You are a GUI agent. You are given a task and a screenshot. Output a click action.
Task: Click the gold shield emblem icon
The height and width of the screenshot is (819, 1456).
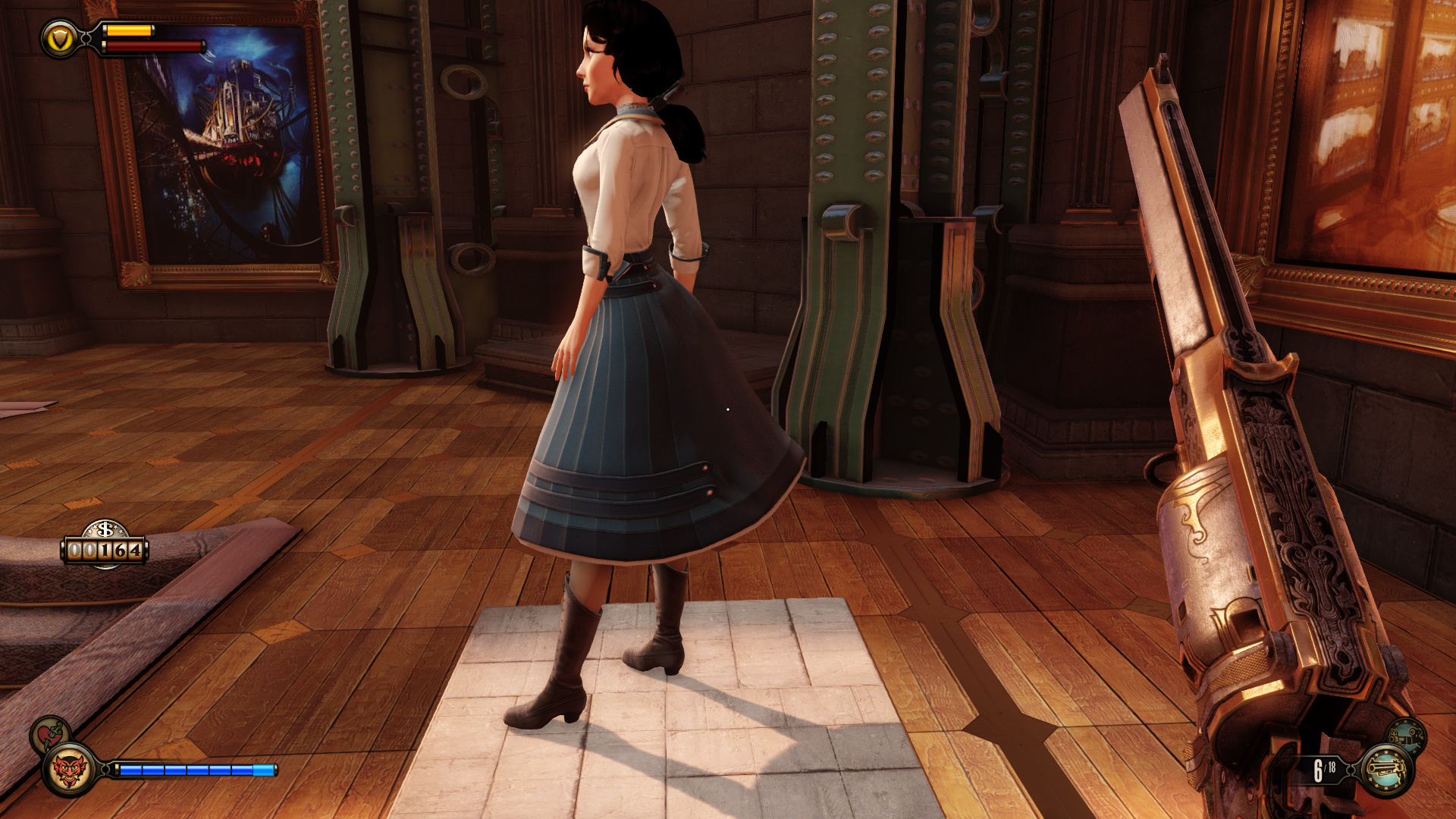tap(60, 39)
